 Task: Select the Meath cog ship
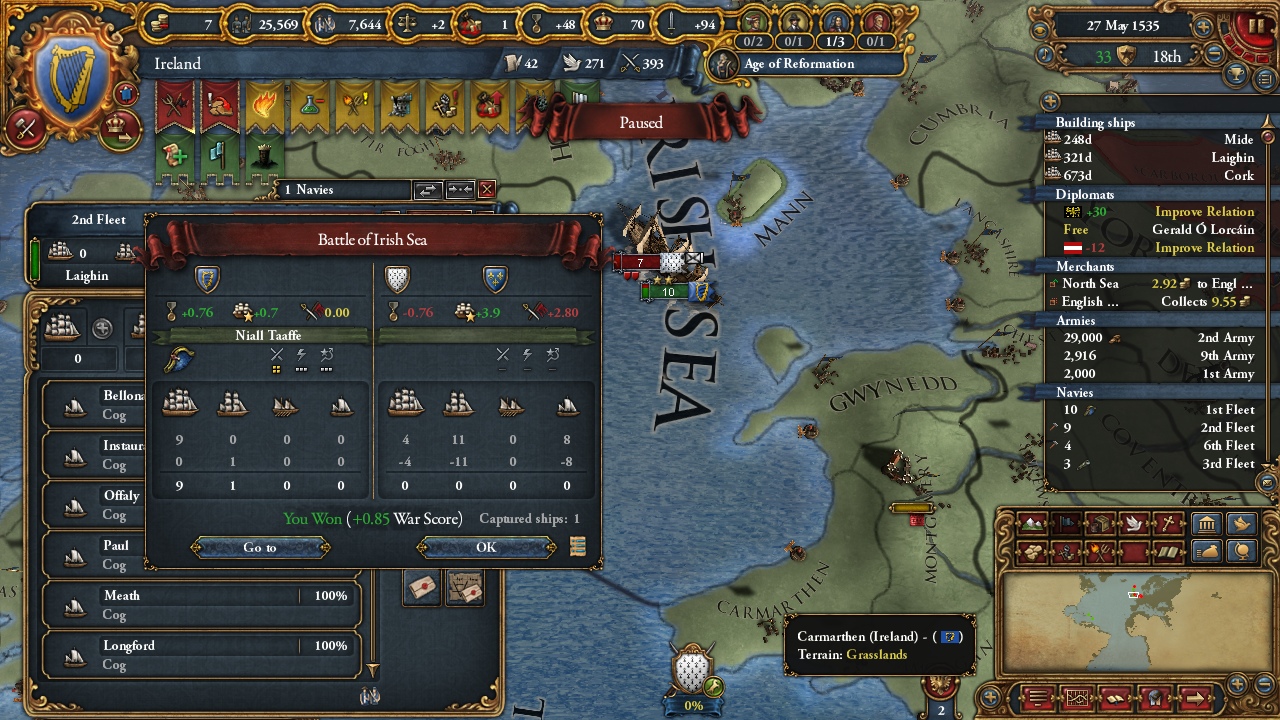point(201,604)
